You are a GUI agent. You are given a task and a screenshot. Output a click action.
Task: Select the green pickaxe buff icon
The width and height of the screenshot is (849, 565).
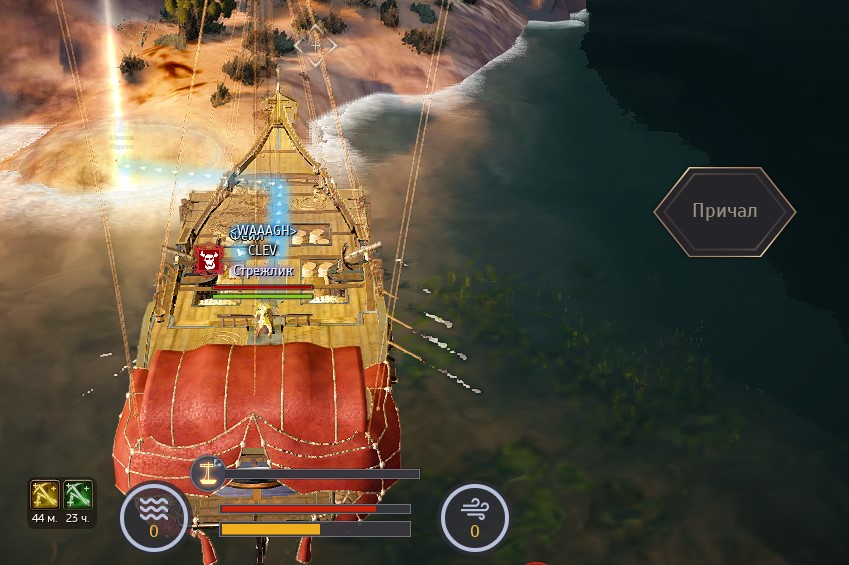click(x=78, y=494)
